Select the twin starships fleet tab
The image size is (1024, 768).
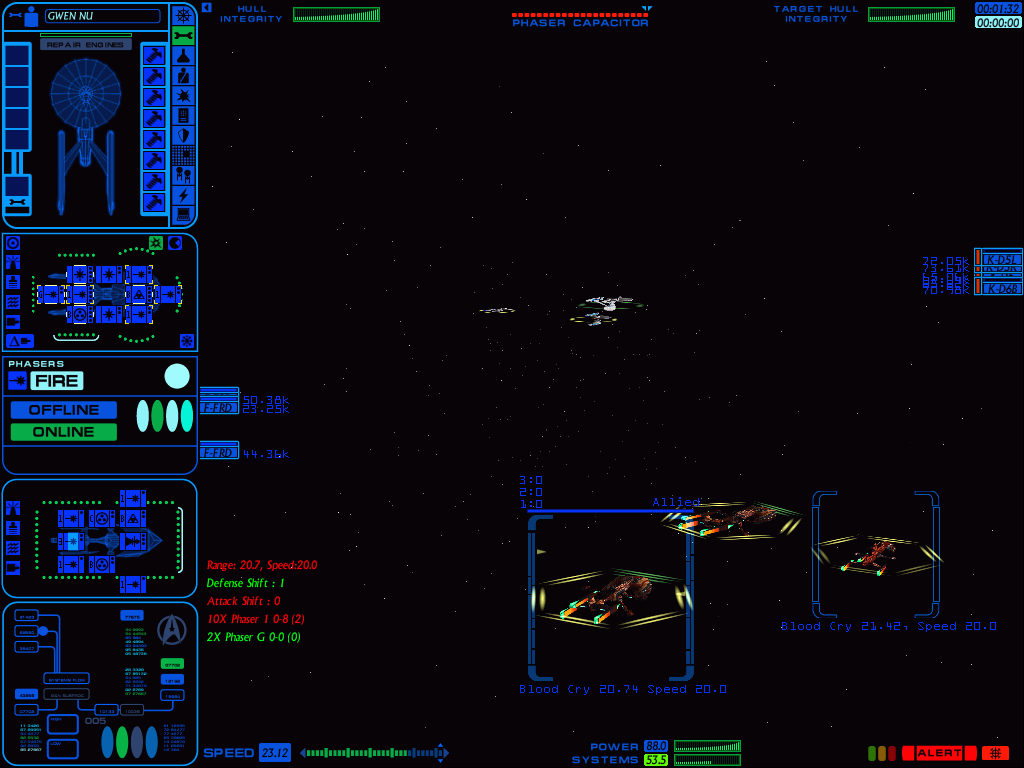click(x=183, y=175)
